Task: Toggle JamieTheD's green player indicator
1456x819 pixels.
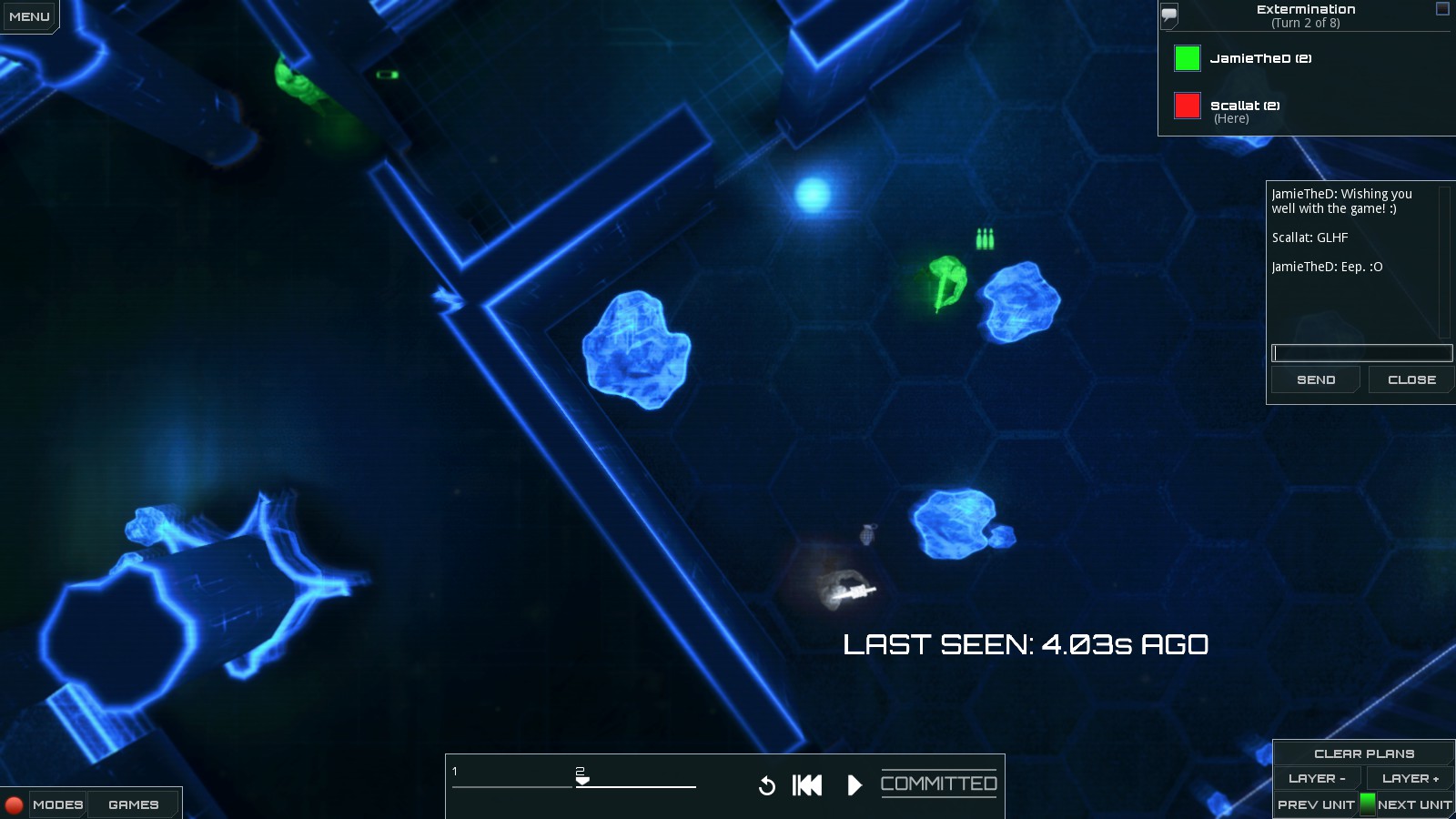Action: 1186,58
